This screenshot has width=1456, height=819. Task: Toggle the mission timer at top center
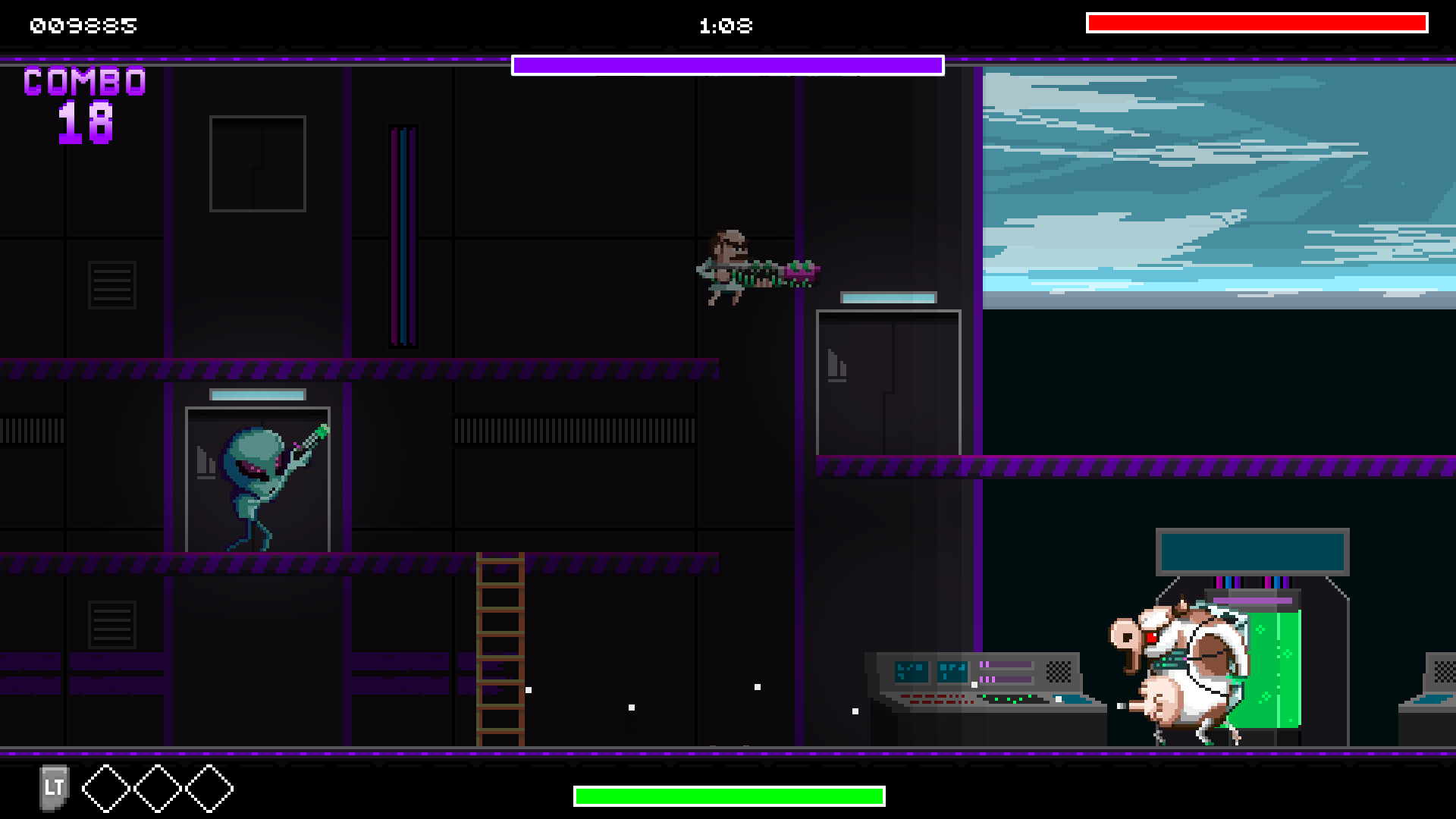[726, 26]
